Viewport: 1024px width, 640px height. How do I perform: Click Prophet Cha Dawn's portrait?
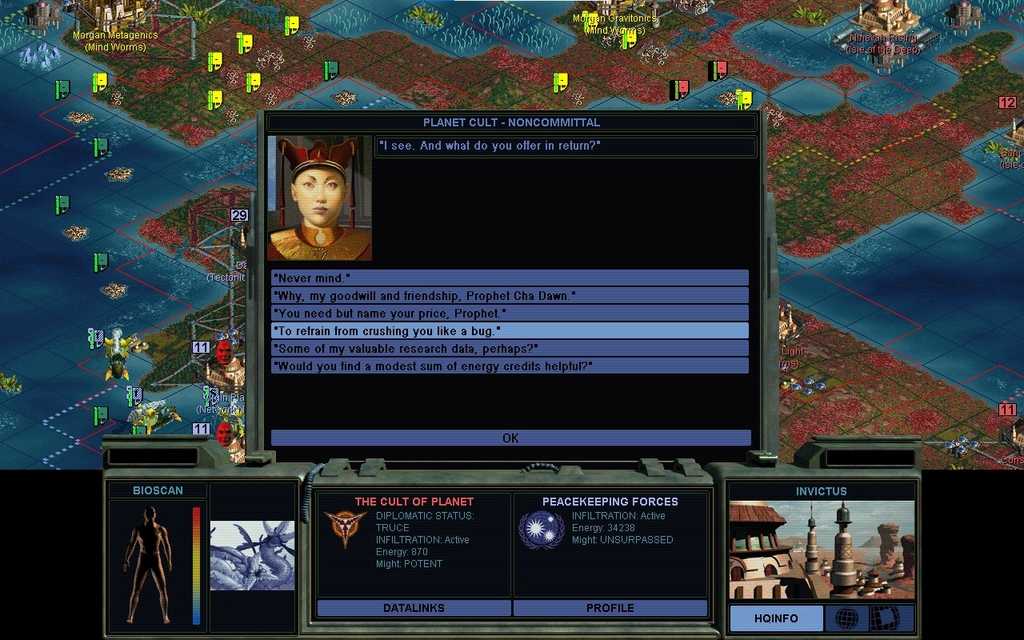(319, 198)
